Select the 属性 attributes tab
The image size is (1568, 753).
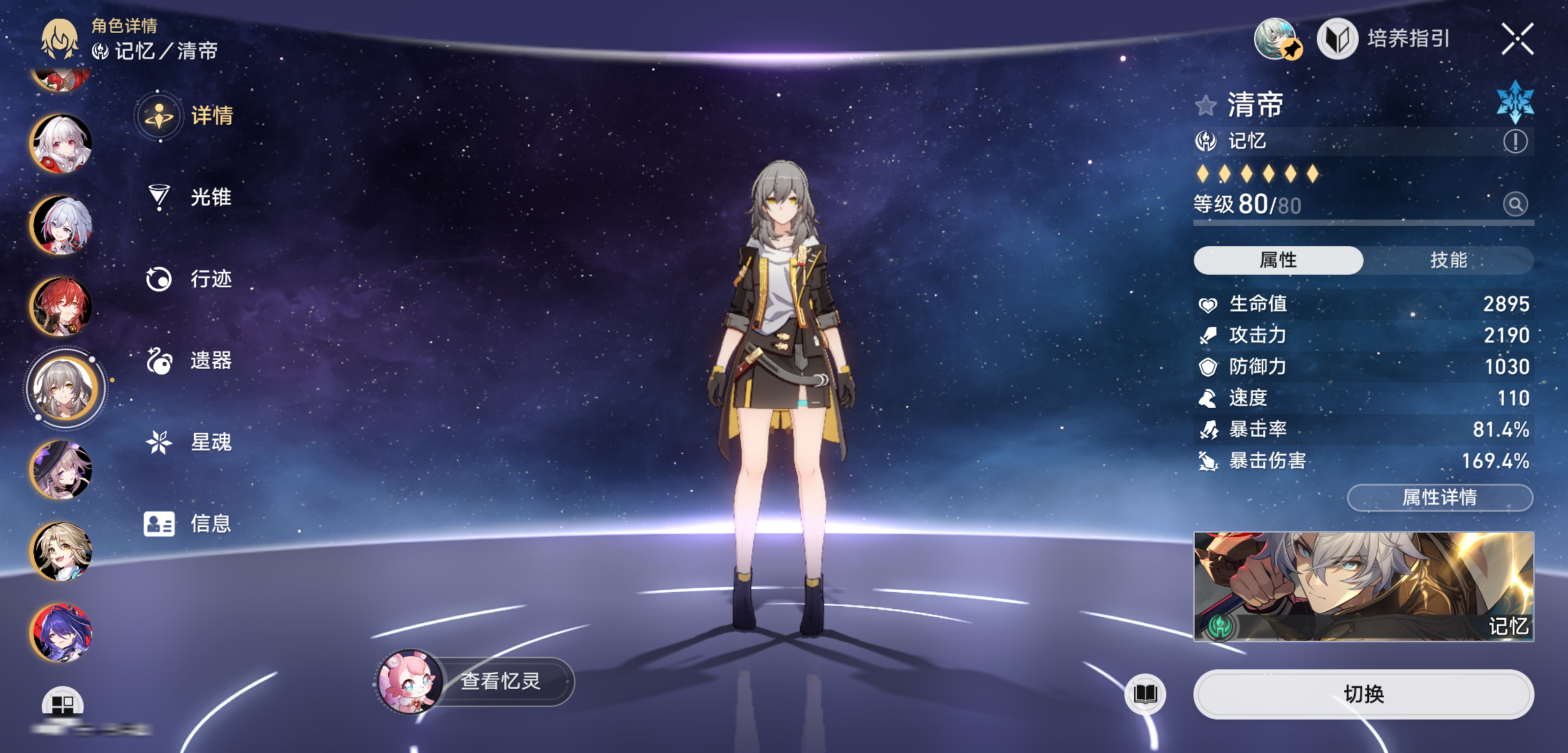pyautogui.click(x=1278, y=260)
